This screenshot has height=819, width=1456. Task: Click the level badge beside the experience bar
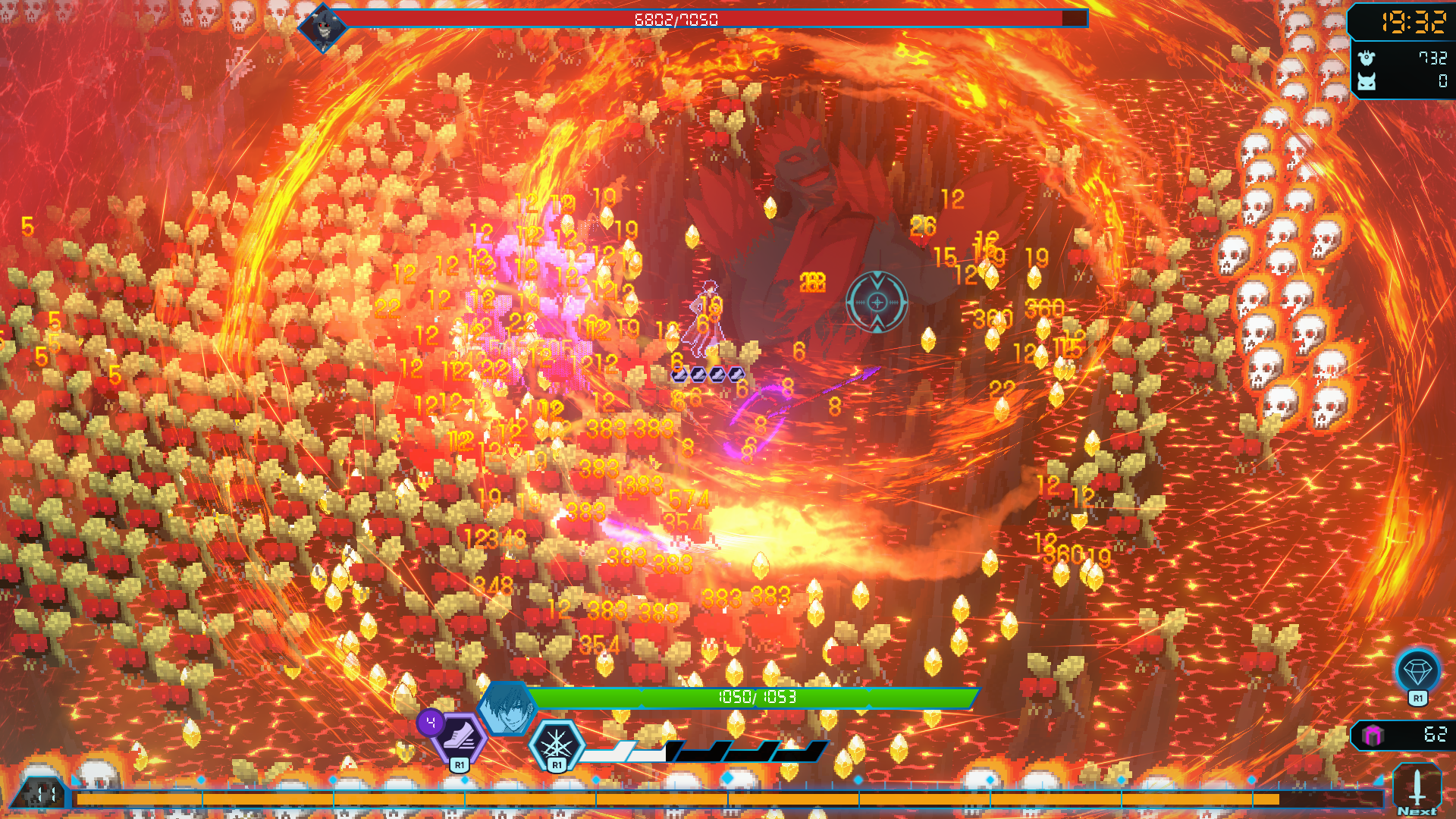tap(42, 795)
